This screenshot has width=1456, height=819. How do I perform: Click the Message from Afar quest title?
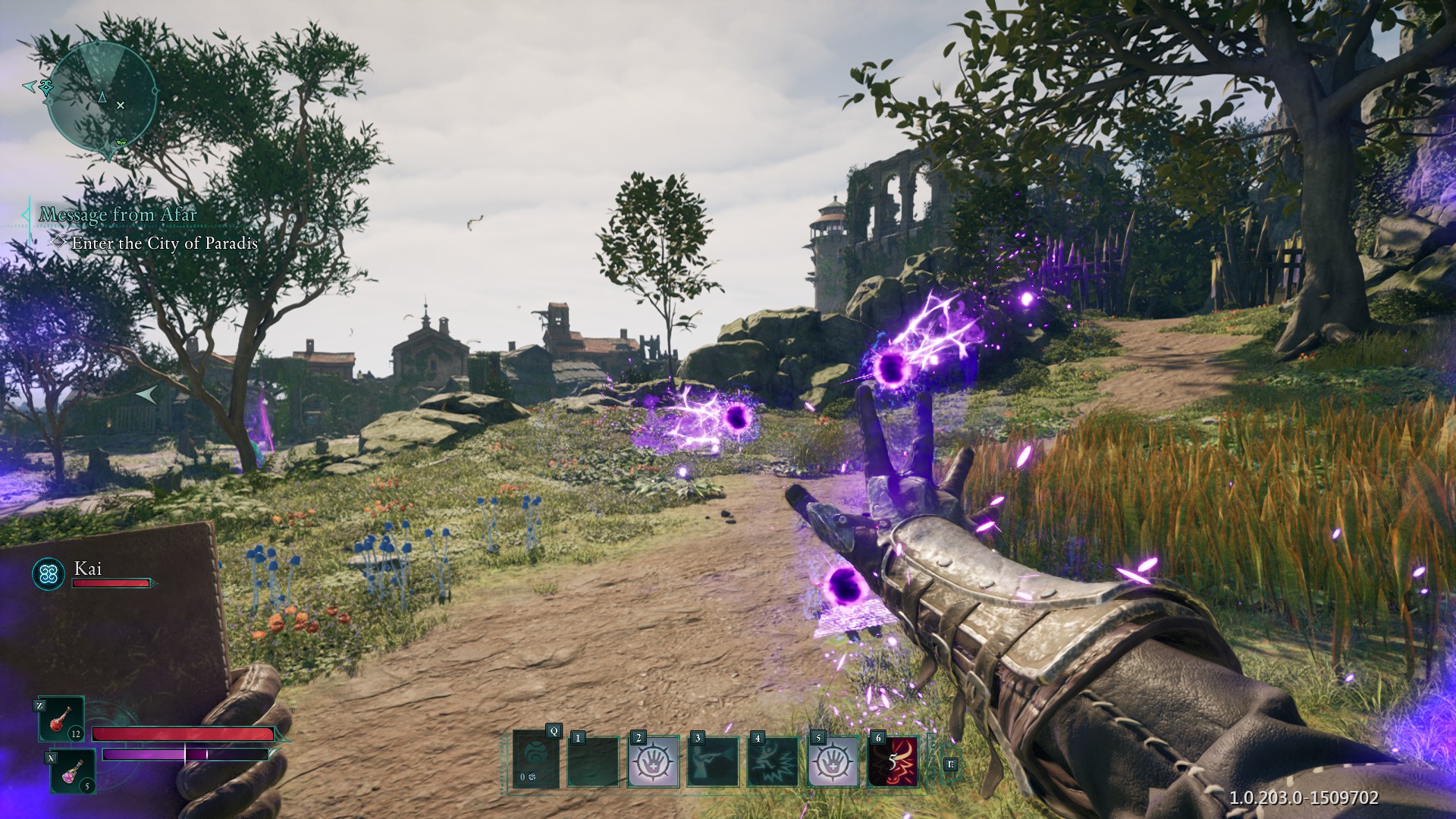[118, 215]
